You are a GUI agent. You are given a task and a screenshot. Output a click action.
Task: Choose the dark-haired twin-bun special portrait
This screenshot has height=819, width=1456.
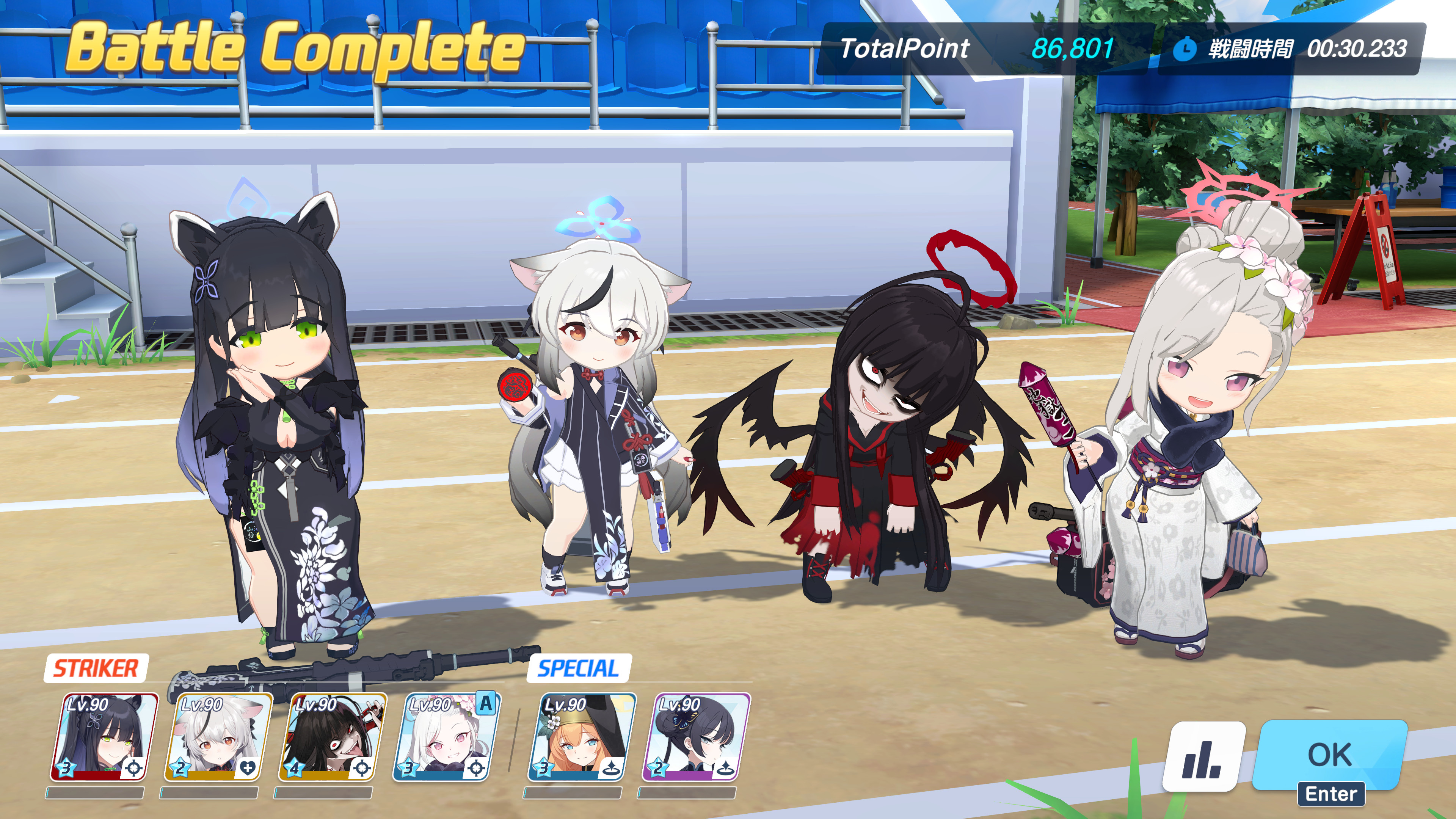pos(696,737)
